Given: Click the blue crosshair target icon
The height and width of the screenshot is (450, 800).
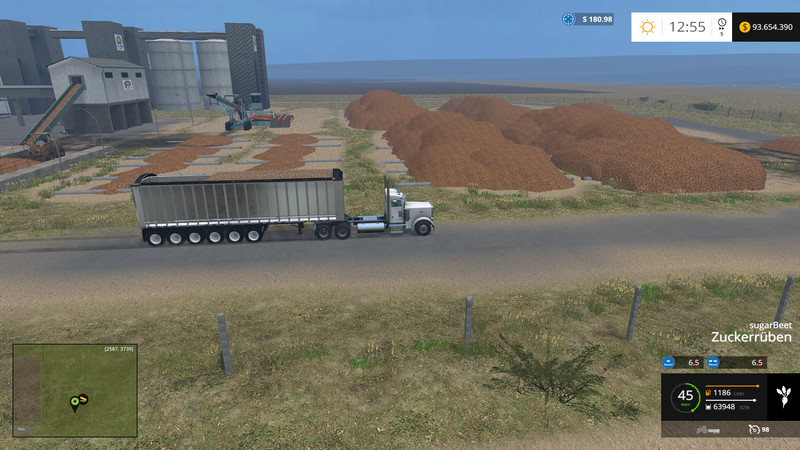Looking at the screenshot, I should 569,19.
